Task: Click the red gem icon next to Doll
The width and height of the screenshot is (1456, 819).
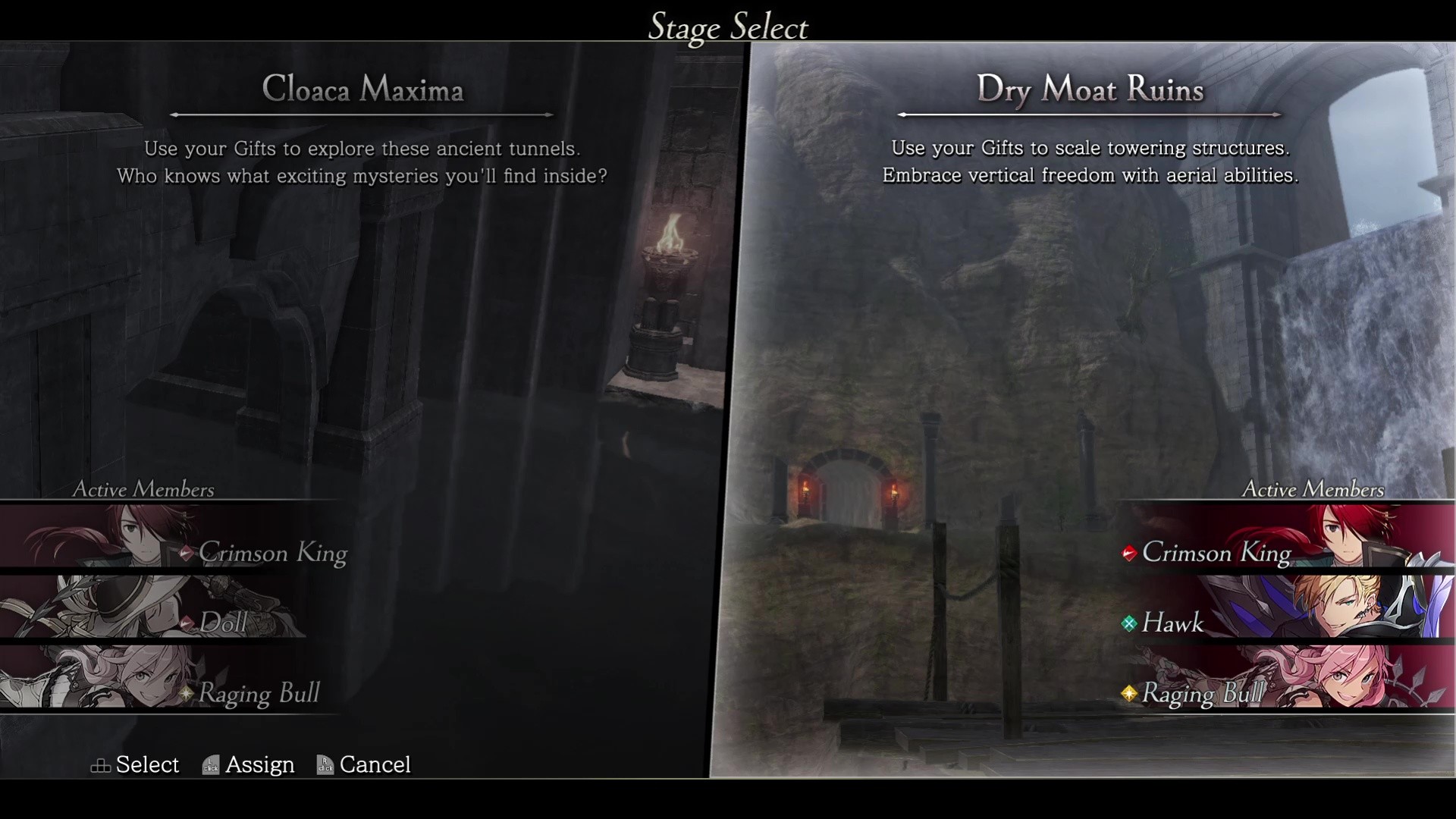Action: pyautogui.click(x=187, y=623)
